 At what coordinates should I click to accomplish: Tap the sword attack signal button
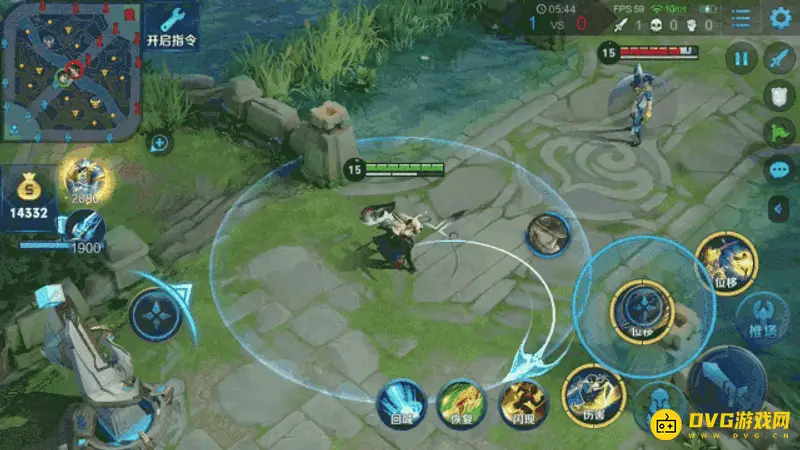pos(779,58)
